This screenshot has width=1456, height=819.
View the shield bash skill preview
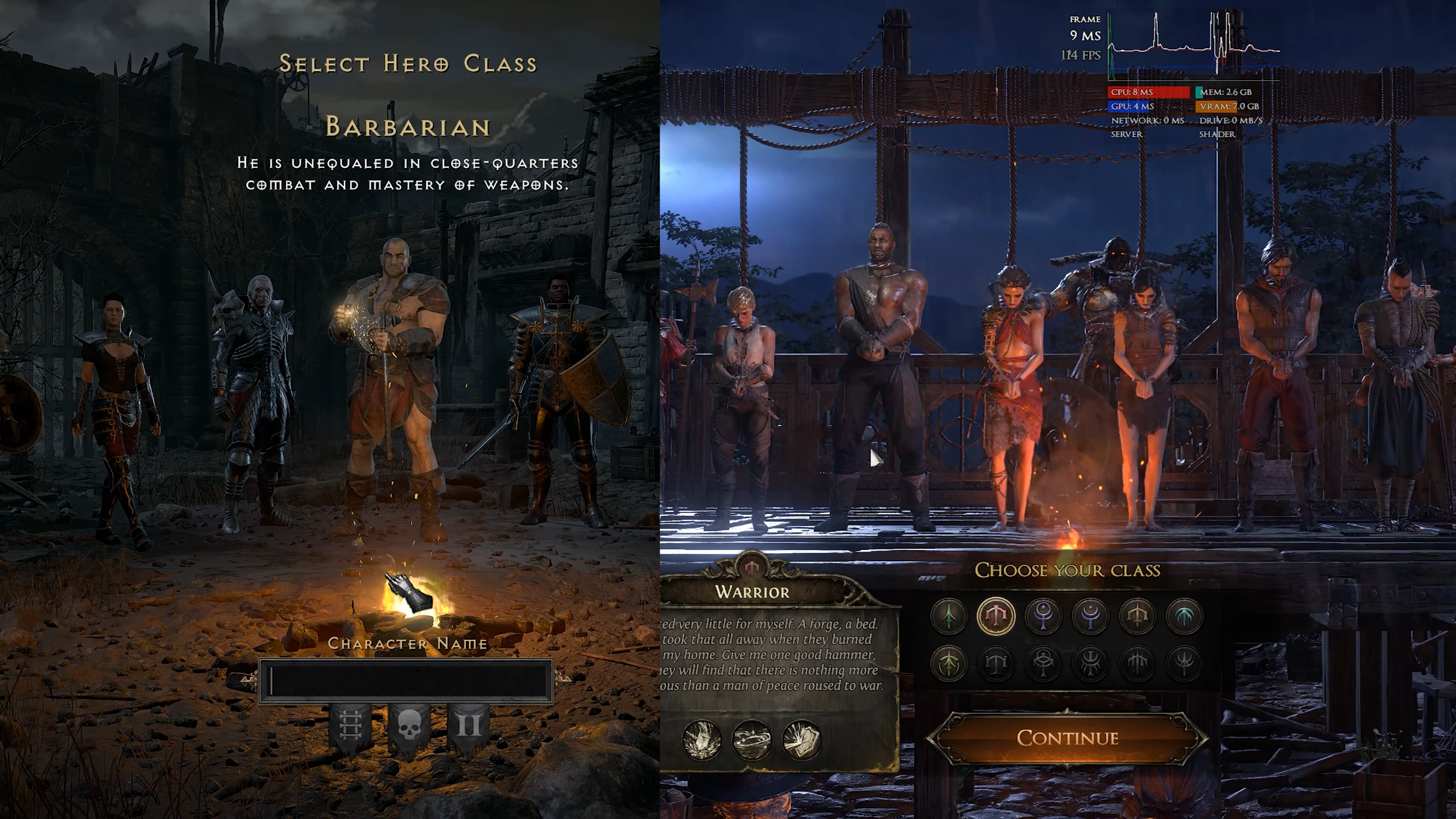(802, 739)
